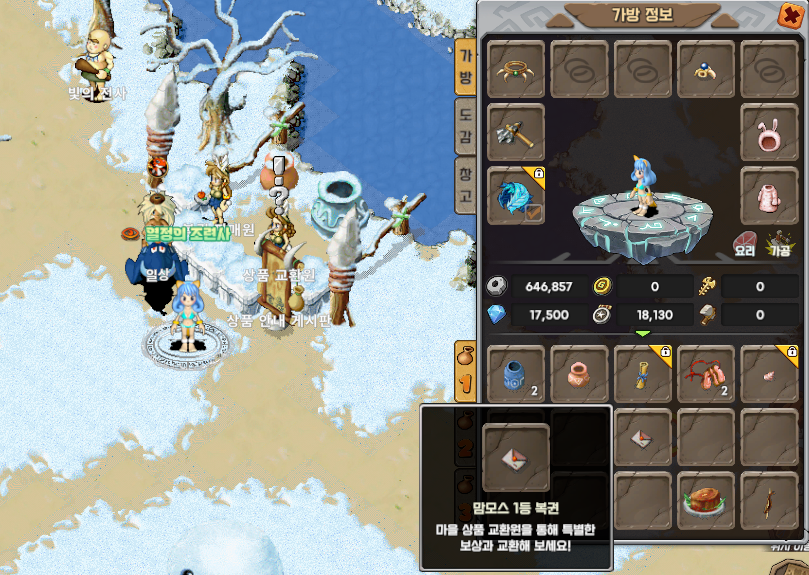Close the 가방 정보 bag window
Image resolution: width=809 pixels, height=575 pixels.
(789, 14)
